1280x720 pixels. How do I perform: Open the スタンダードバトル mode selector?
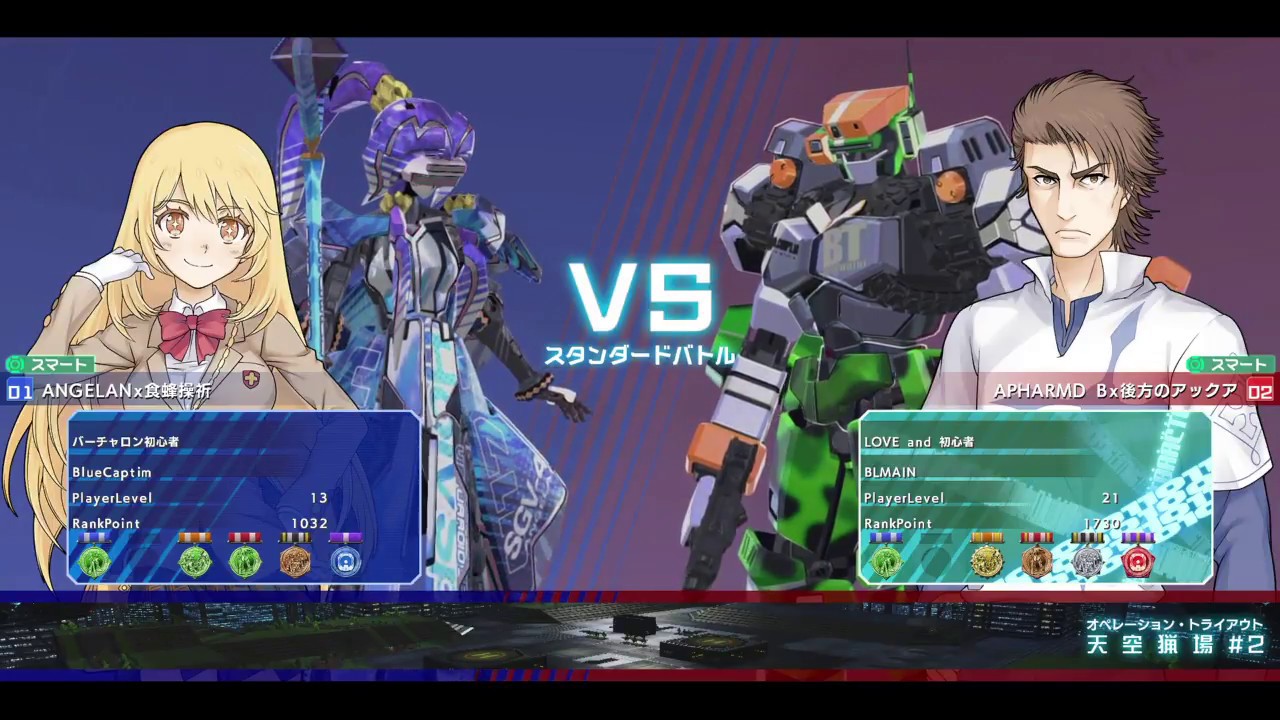tap(640, 352)
